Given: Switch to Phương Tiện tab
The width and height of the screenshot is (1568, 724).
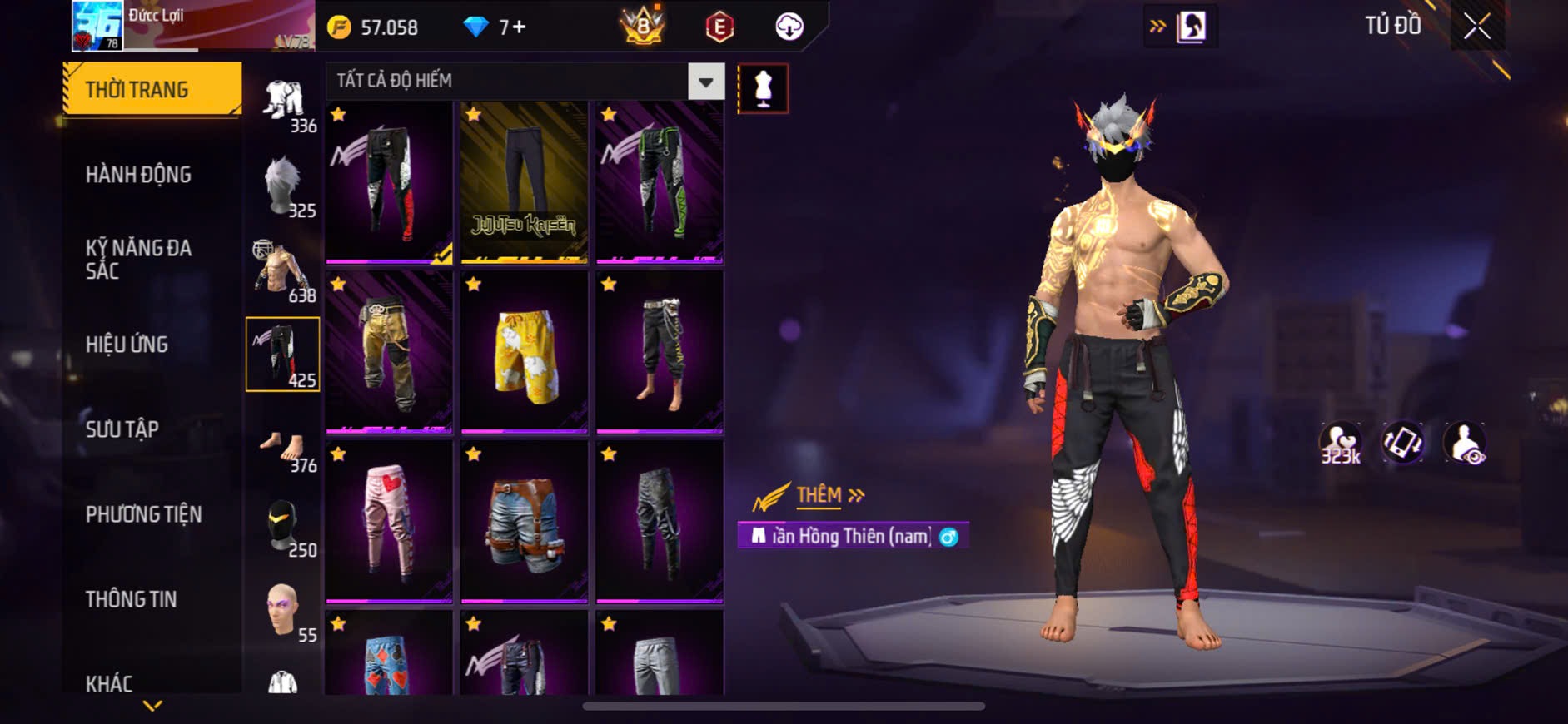Looking at the screenshot, I should click(x=143, y=514).
